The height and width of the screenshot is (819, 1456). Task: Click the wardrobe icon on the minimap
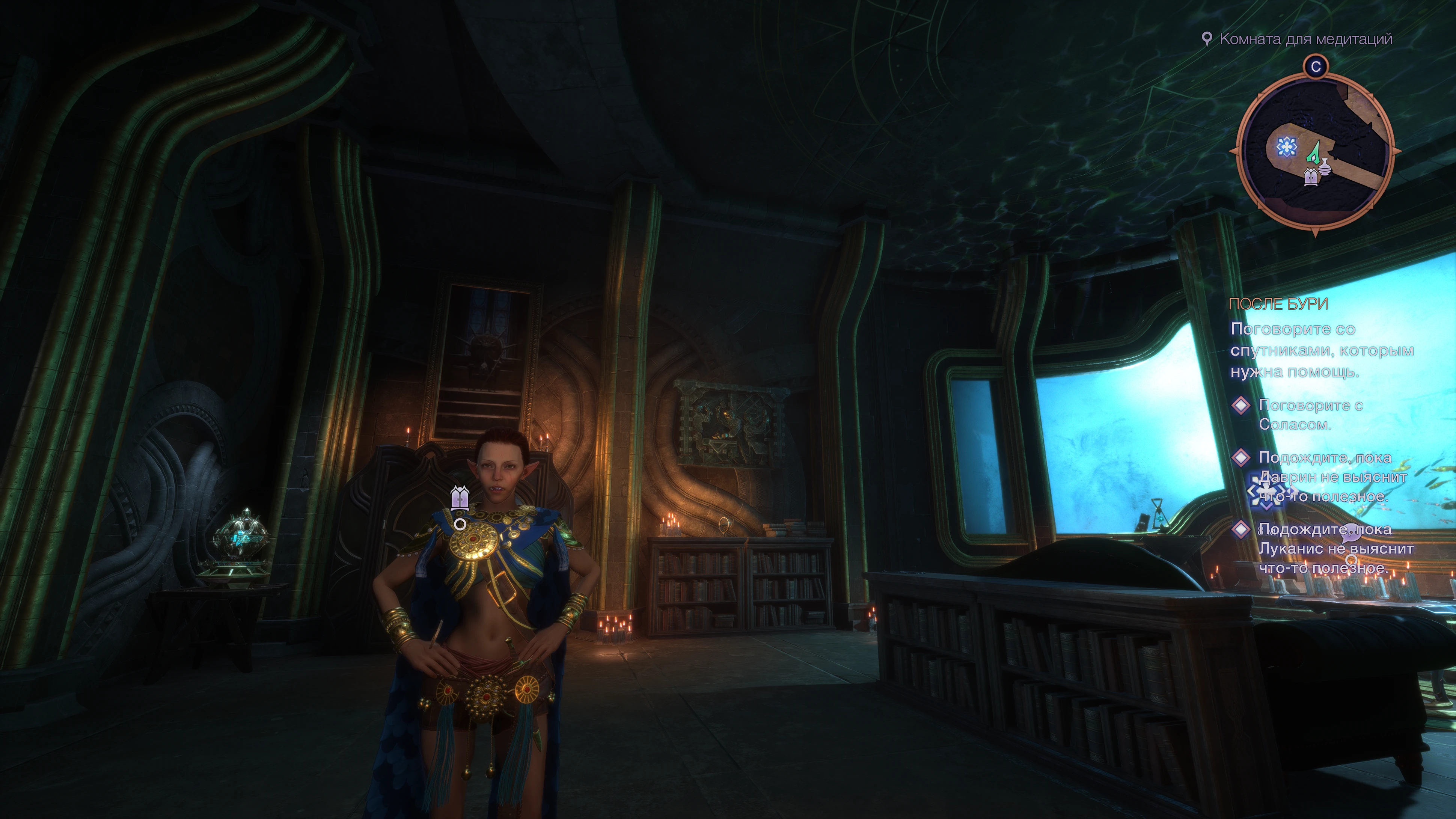1311,177
